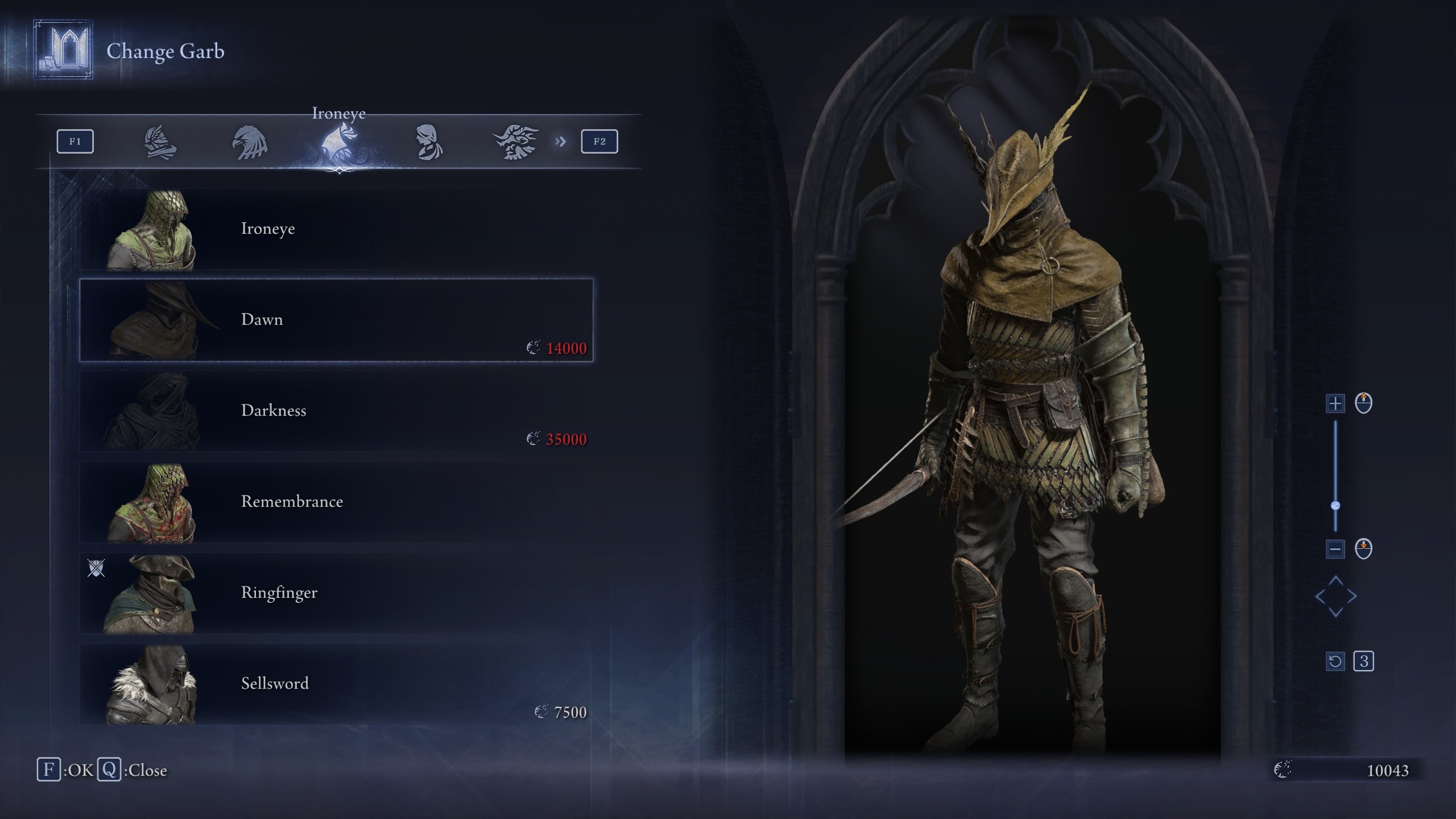Click the four-arrow preview rotation control
1456x819 pixels.
(x=1336, y=597)
